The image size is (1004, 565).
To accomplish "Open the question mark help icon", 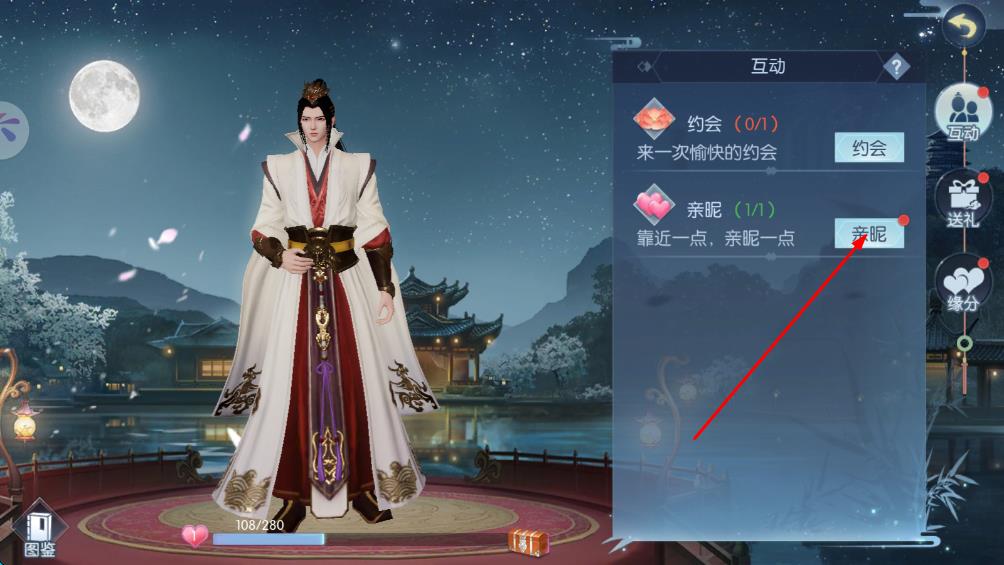I will tap(896, 67).
